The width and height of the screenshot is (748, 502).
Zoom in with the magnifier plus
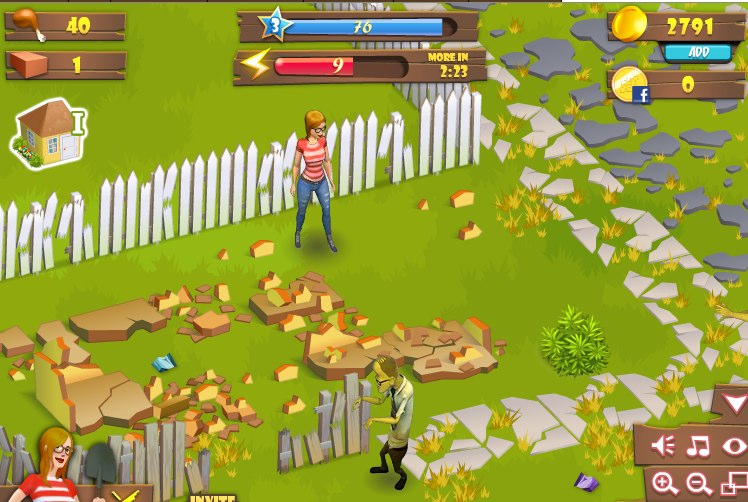665,484
